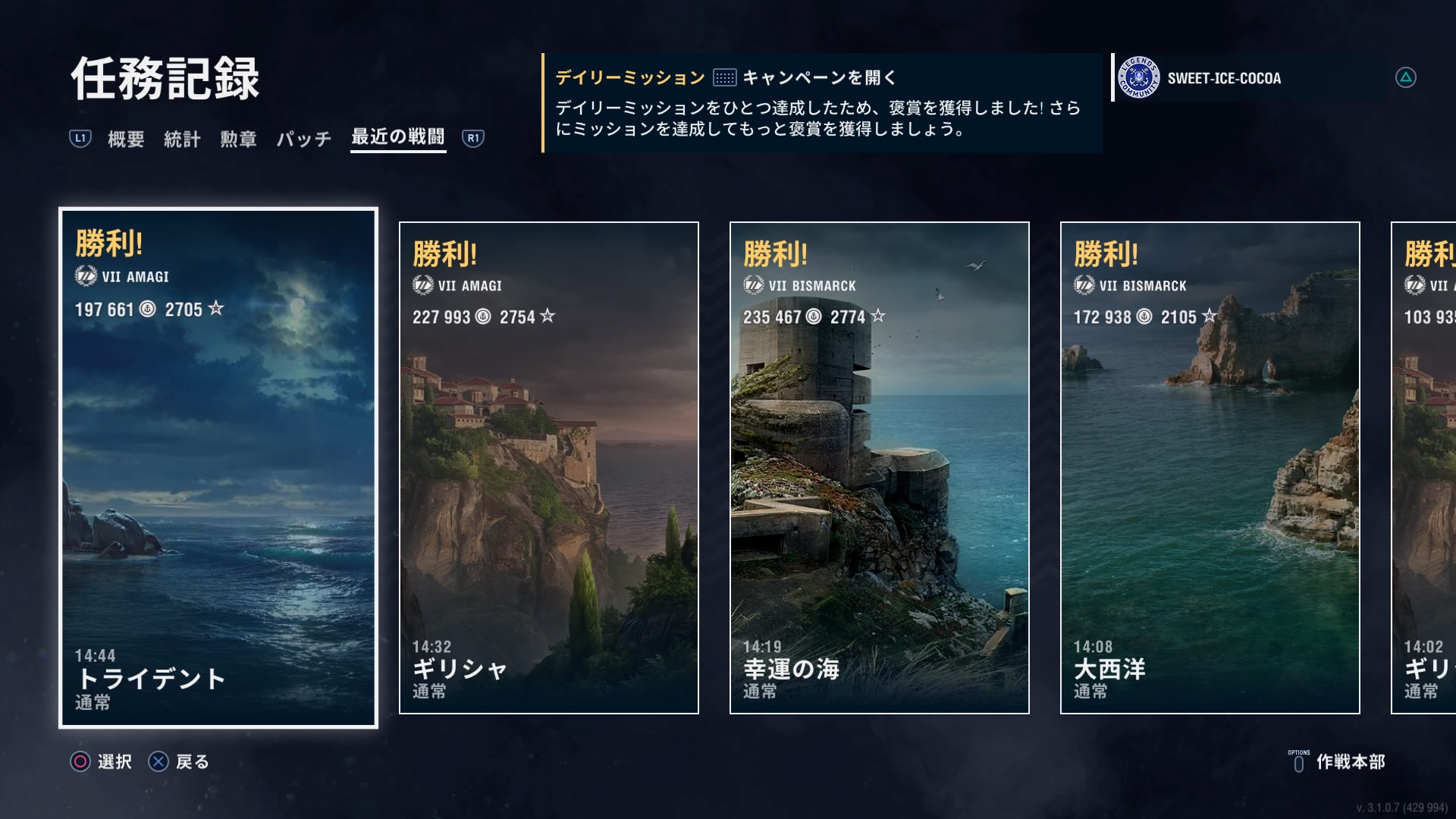Open the デイリーミッション notification banner
The height and width of the screenshot is (819, 1456).
click(822, 103)
